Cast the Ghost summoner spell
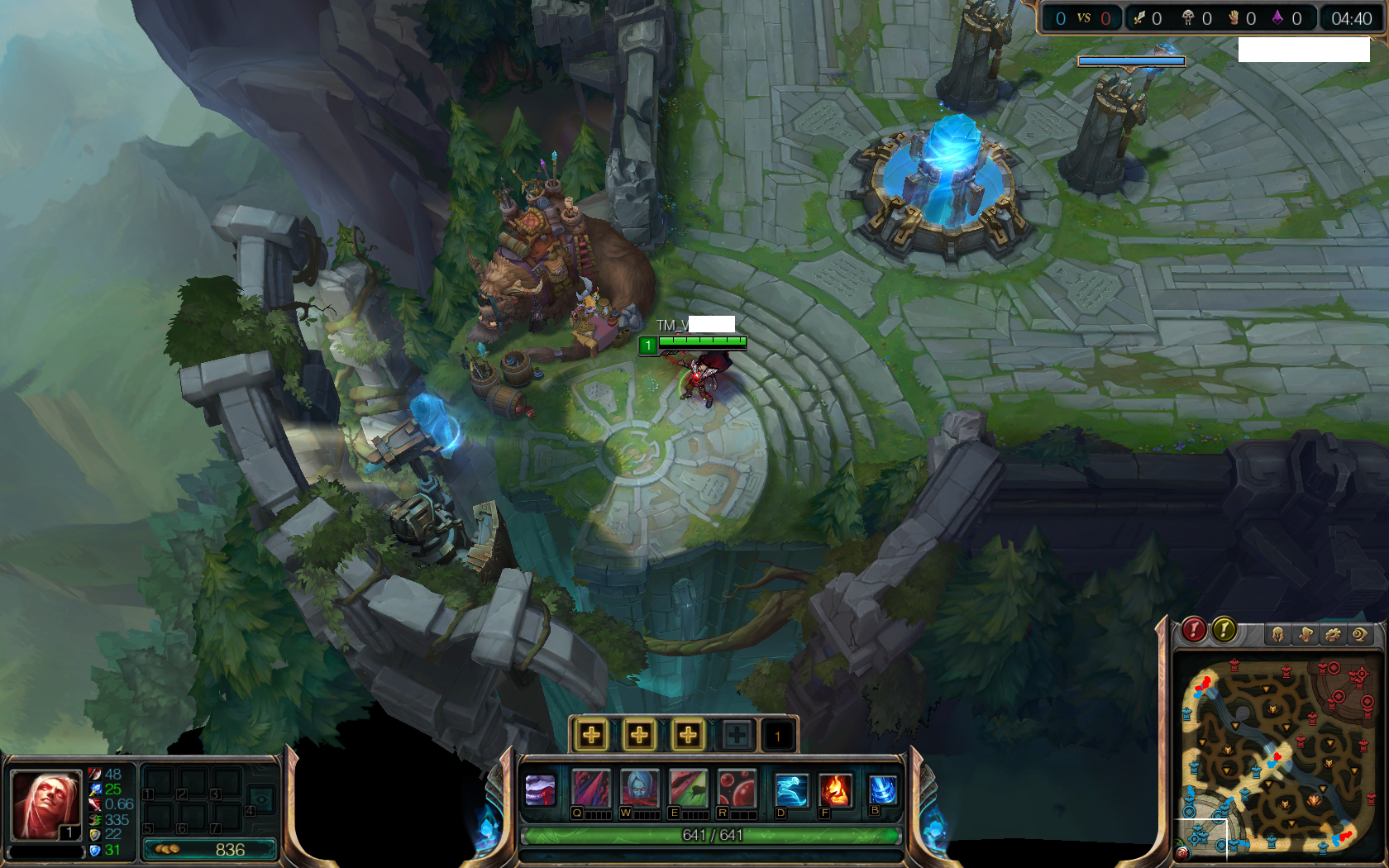Screen dimensions: 1389x868 790,789
